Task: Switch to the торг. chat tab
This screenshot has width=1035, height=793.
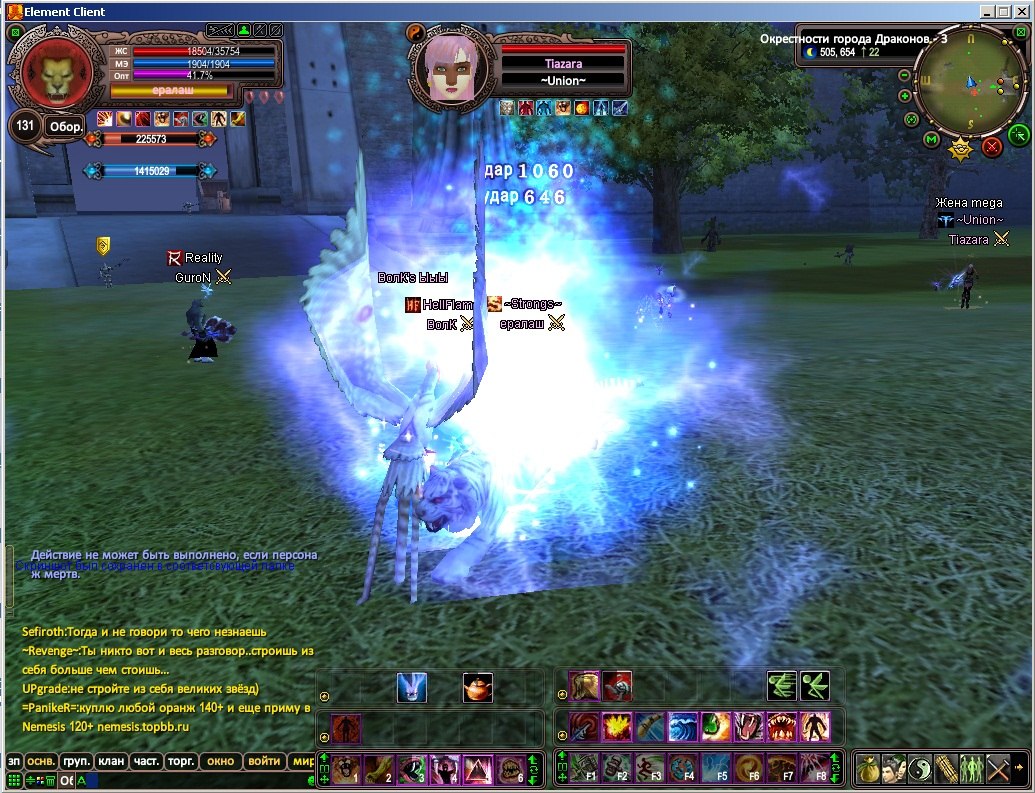Action: tap(181, 761)
